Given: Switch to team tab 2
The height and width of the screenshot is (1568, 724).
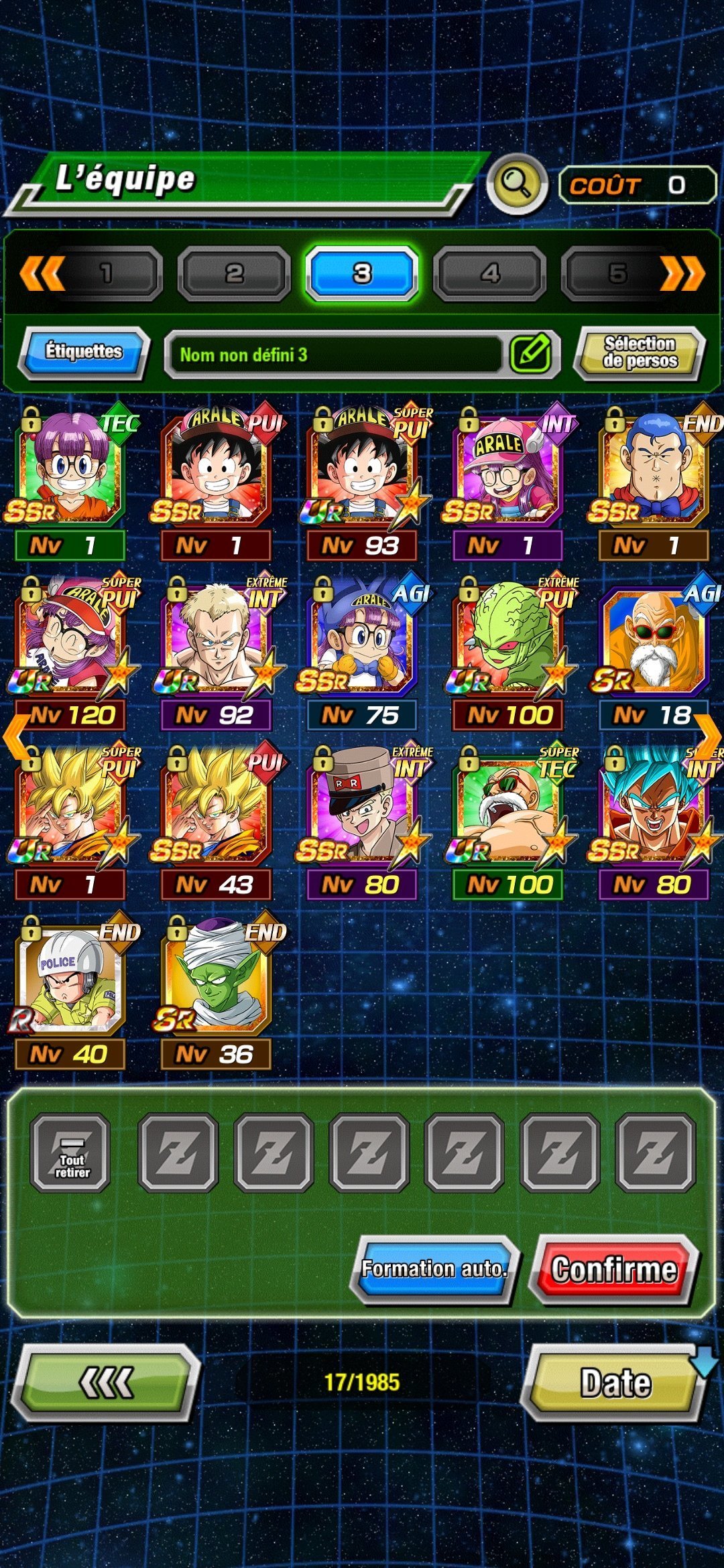Looking at the screenshot, I should 234,273.
